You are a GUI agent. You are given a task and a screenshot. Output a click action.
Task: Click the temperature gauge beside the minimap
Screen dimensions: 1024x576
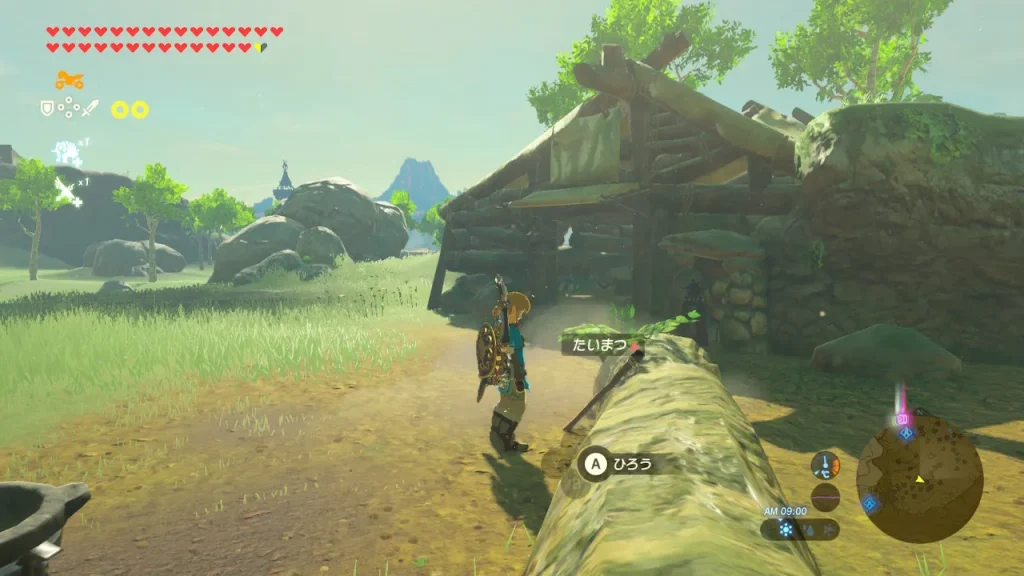point(826,465)
